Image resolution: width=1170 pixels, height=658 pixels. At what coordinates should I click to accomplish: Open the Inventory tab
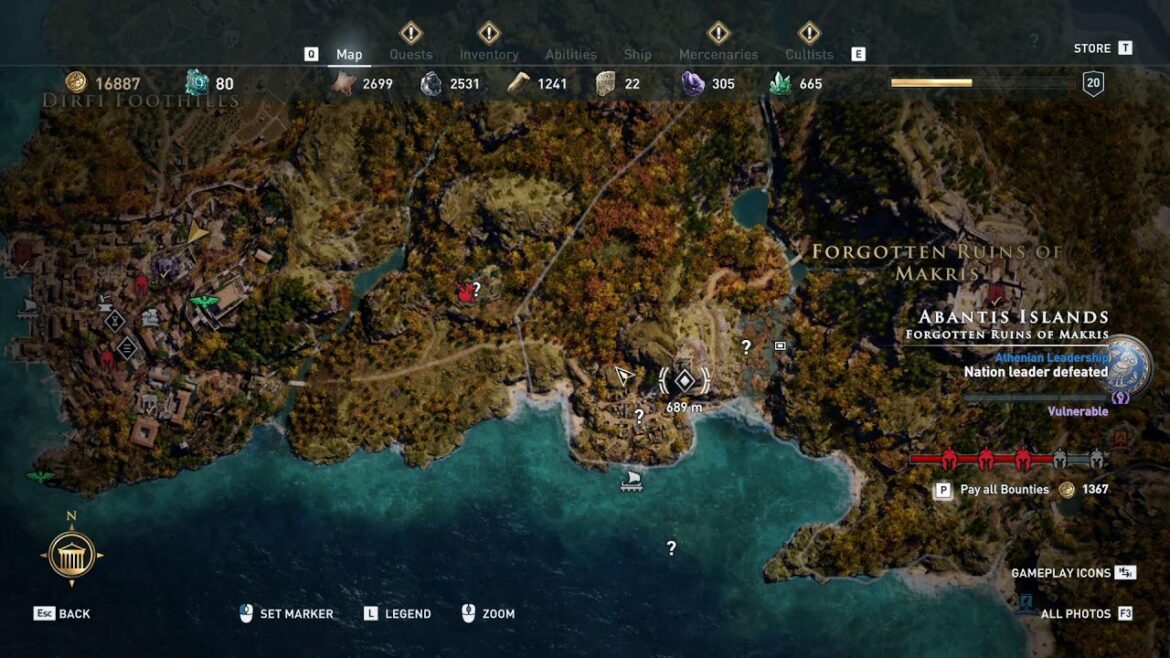(x=488, y=54)
